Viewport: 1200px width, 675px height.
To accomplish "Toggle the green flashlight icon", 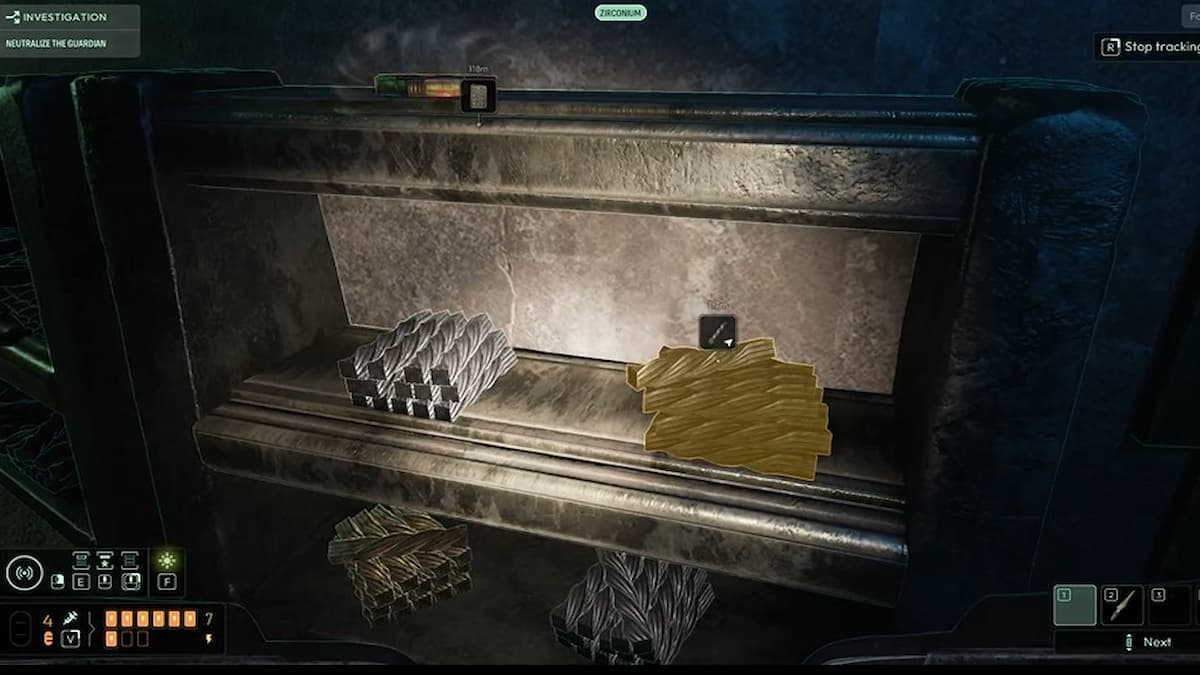I will (x=167, y=561).
